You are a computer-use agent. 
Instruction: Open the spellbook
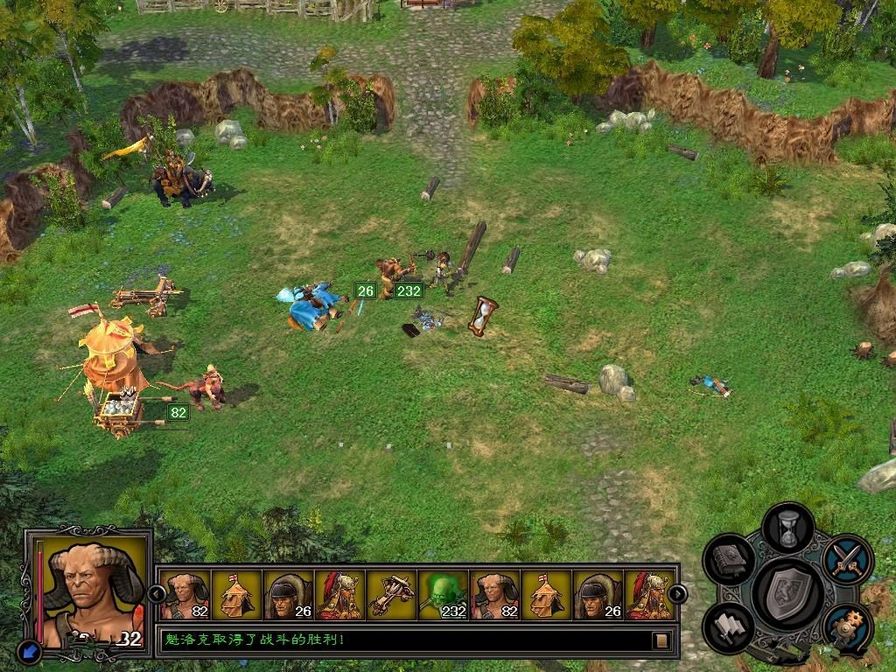[x=729, y=559]
